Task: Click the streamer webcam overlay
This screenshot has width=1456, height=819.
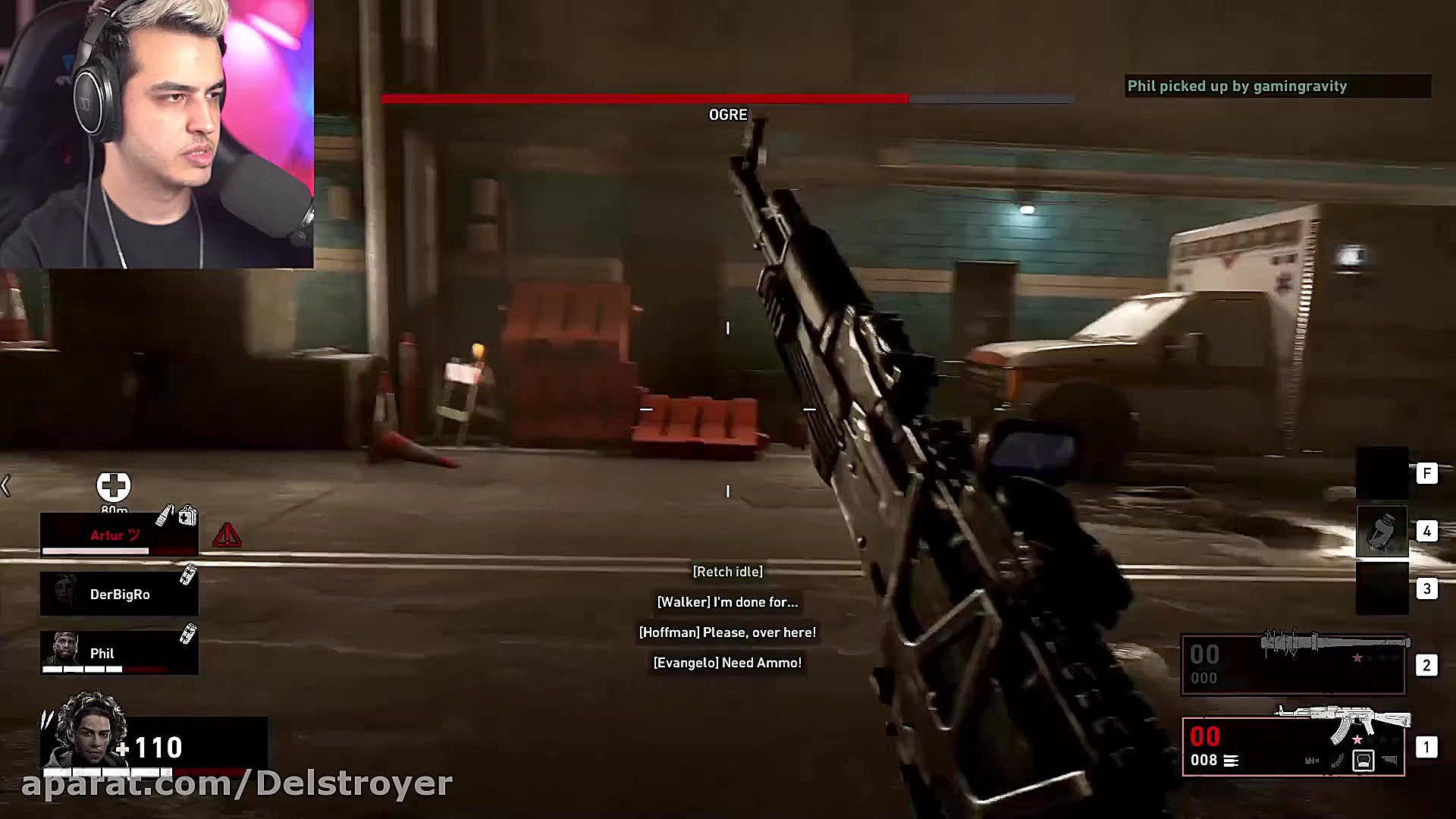Action: click(x=157, y=134)
